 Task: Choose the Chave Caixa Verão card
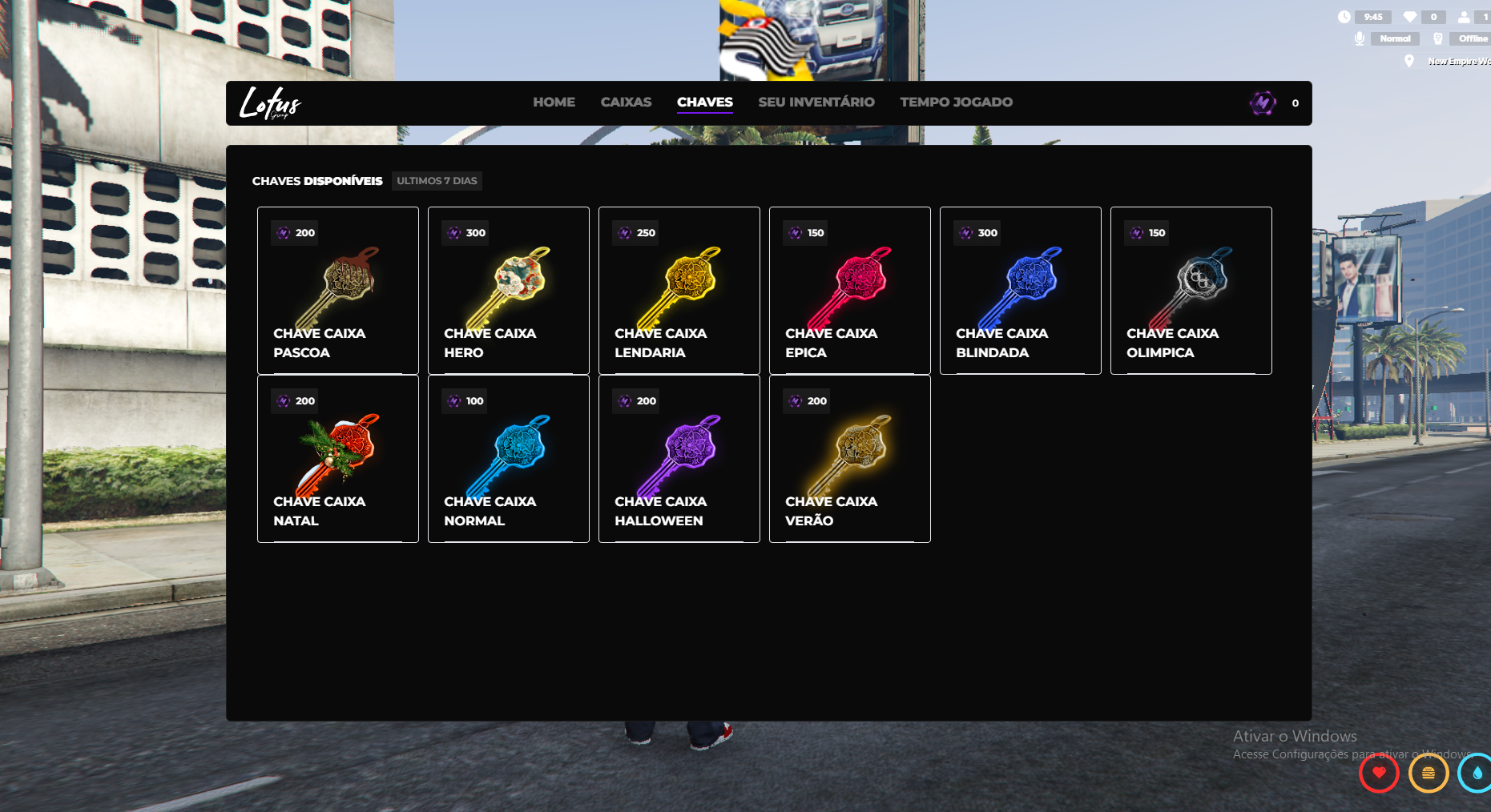point(849,459)
